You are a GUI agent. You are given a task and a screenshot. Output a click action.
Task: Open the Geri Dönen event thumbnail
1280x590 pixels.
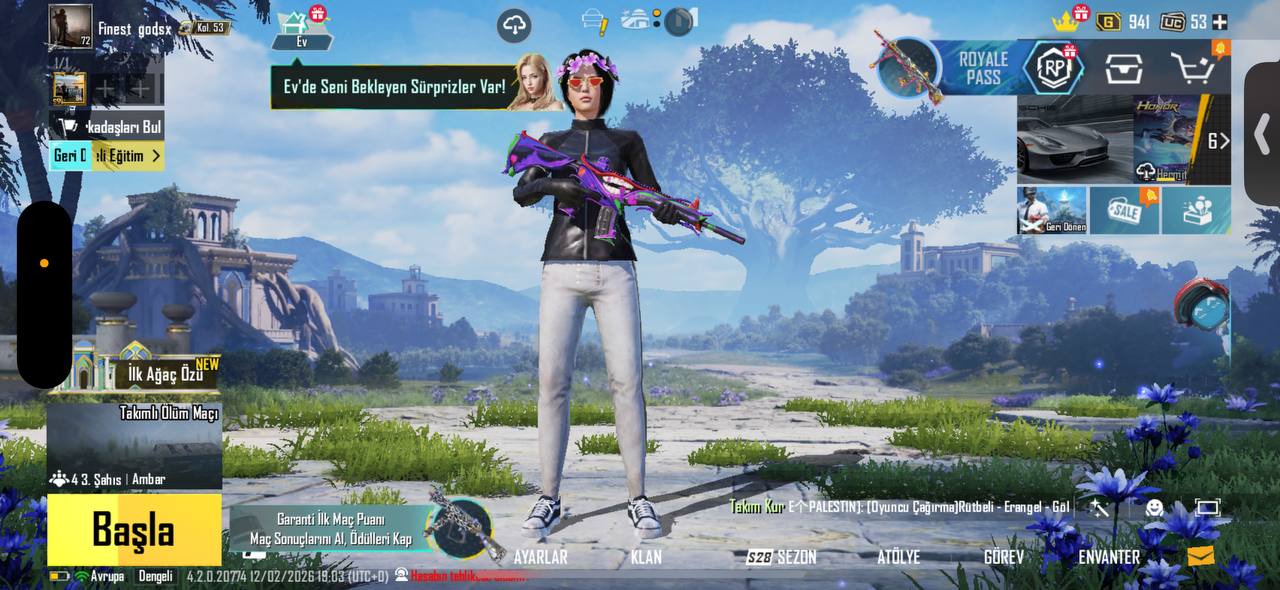(x=1052, y=210)
